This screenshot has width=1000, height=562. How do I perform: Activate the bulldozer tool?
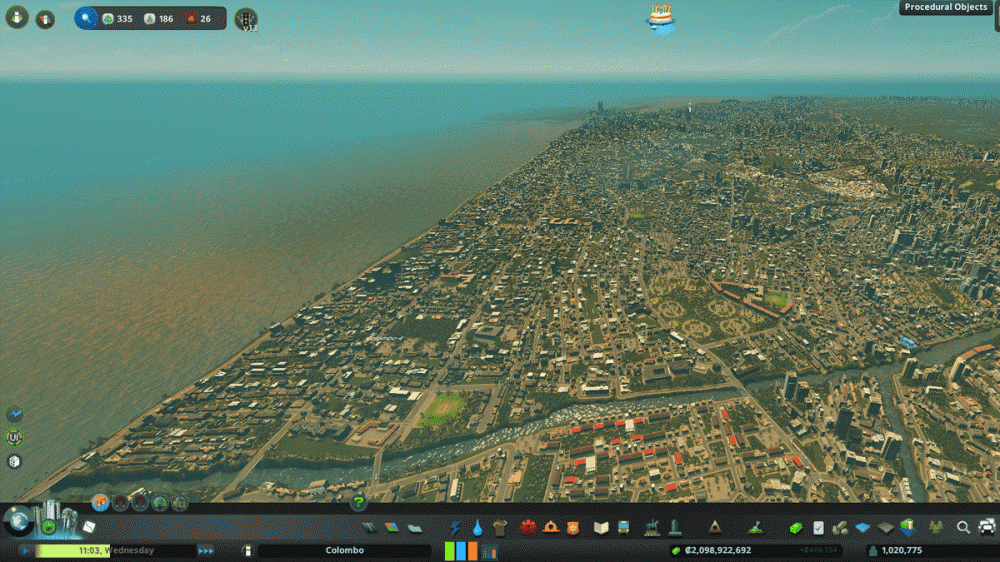(x=986, y=527)
